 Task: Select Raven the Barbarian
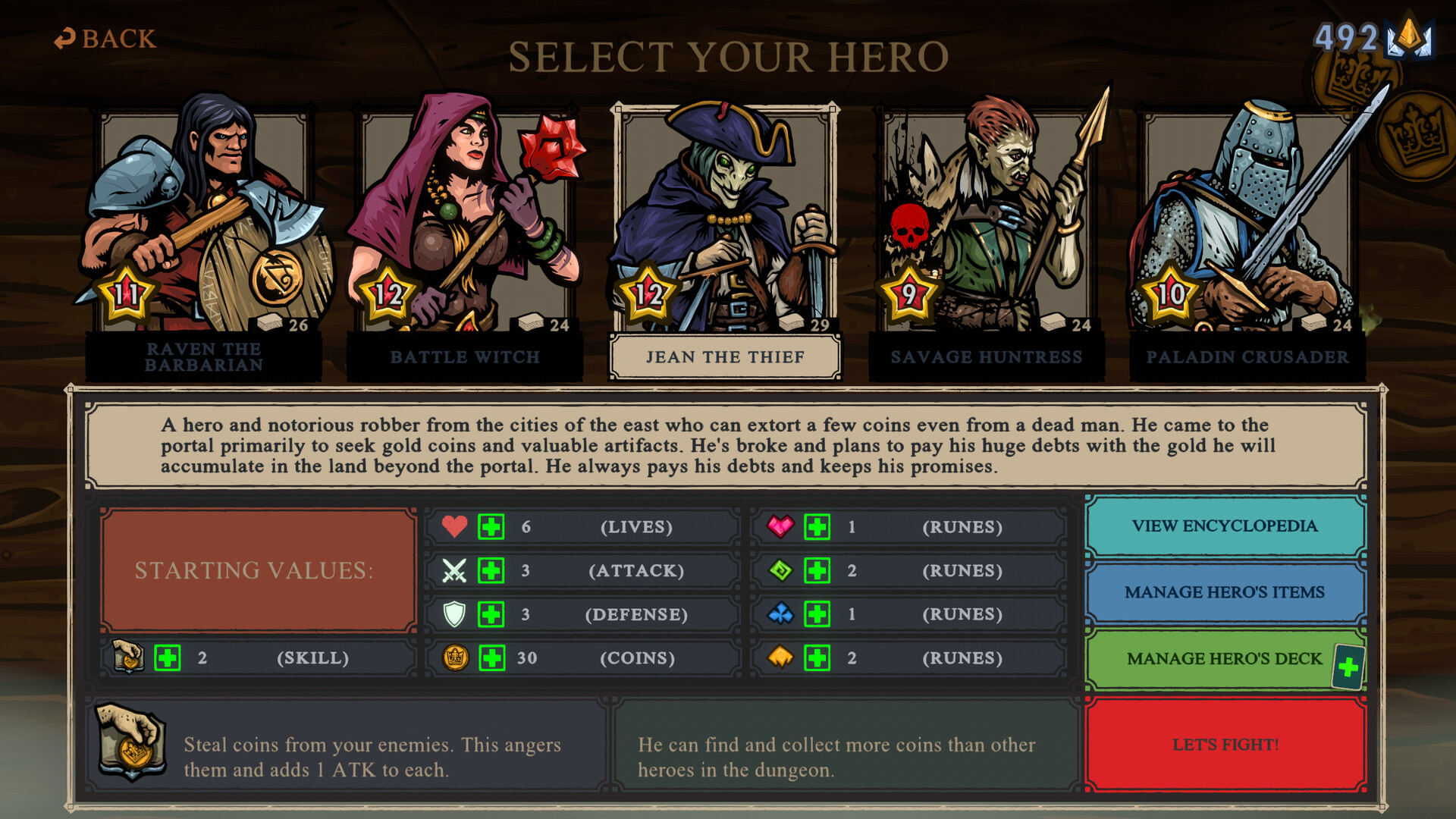[205, 220]
